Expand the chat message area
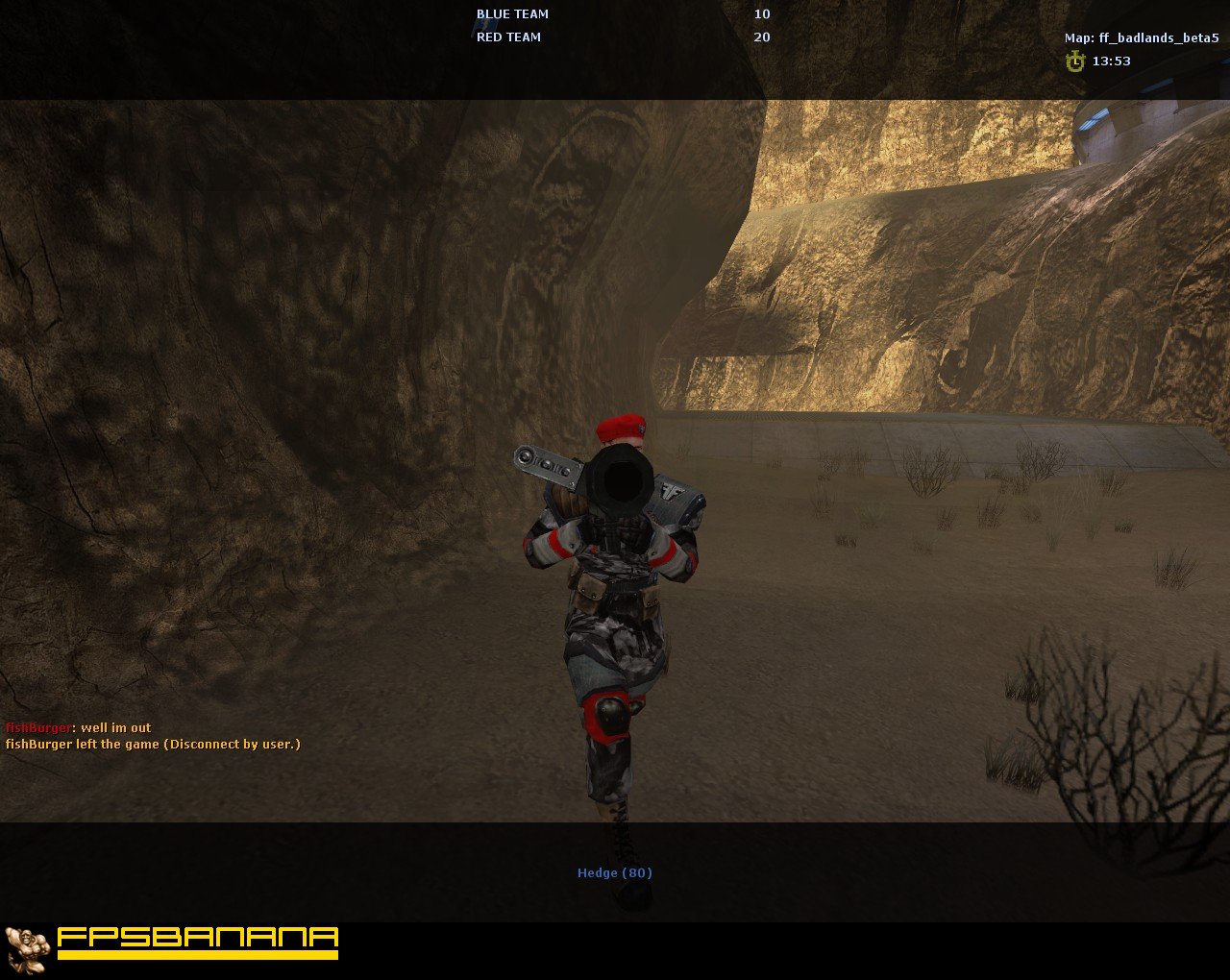This screenshot has width=1230, height=980. tap(154, 735)
